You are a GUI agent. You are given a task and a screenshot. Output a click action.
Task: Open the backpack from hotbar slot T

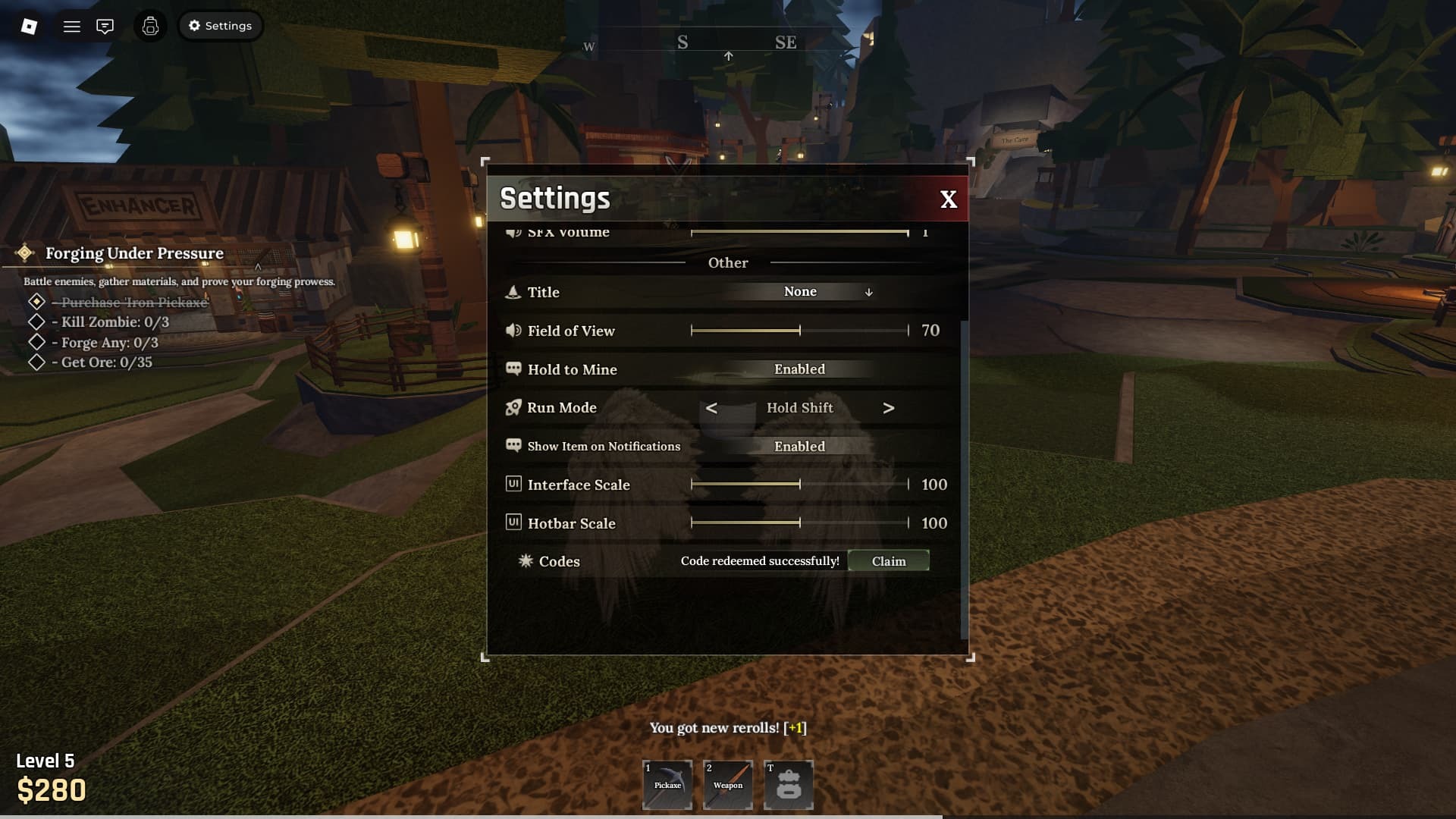coord(789,785)
